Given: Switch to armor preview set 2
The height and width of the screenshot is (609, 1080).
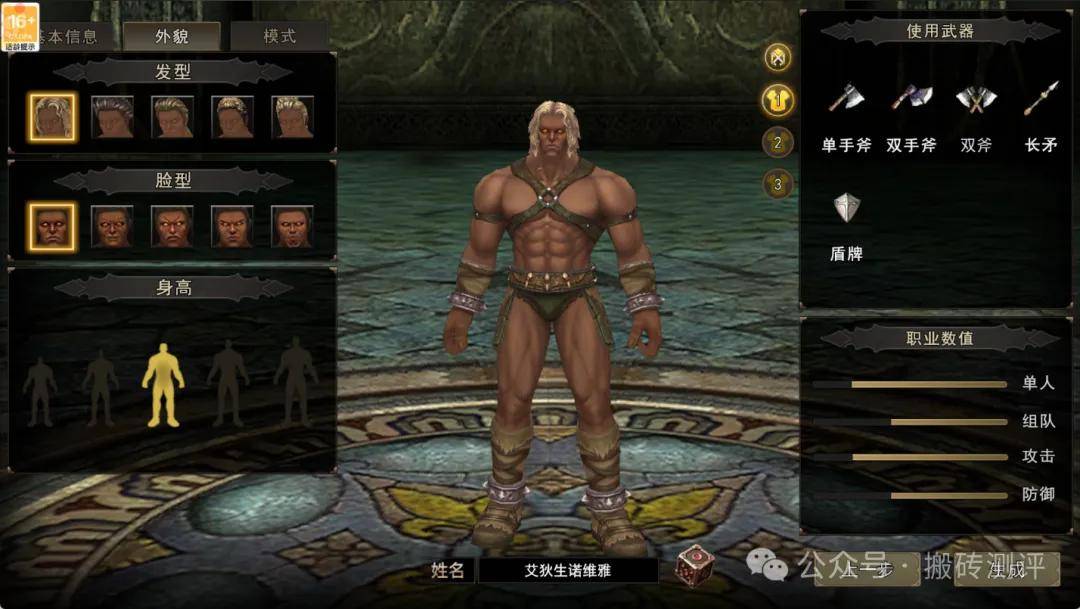Looking at the screenshot, I should [778, 142].
